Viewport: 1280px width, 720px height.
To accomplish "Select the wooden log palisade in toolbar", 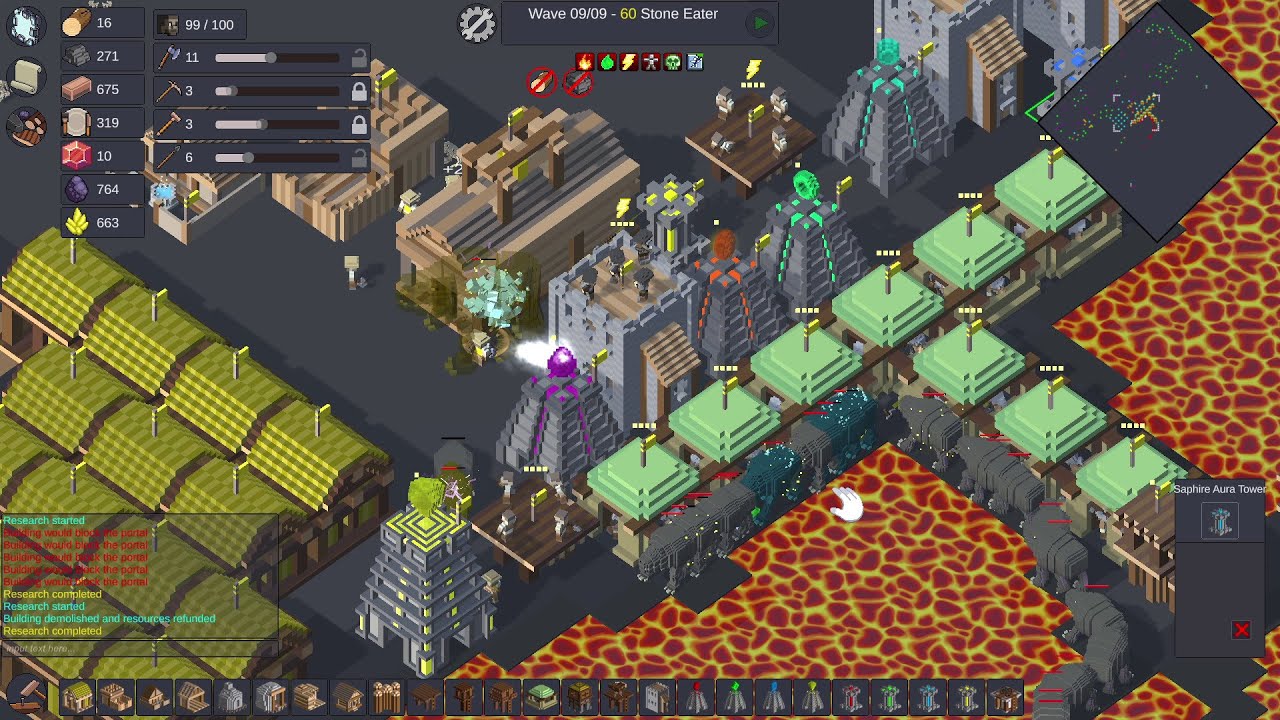I will 386,697.
